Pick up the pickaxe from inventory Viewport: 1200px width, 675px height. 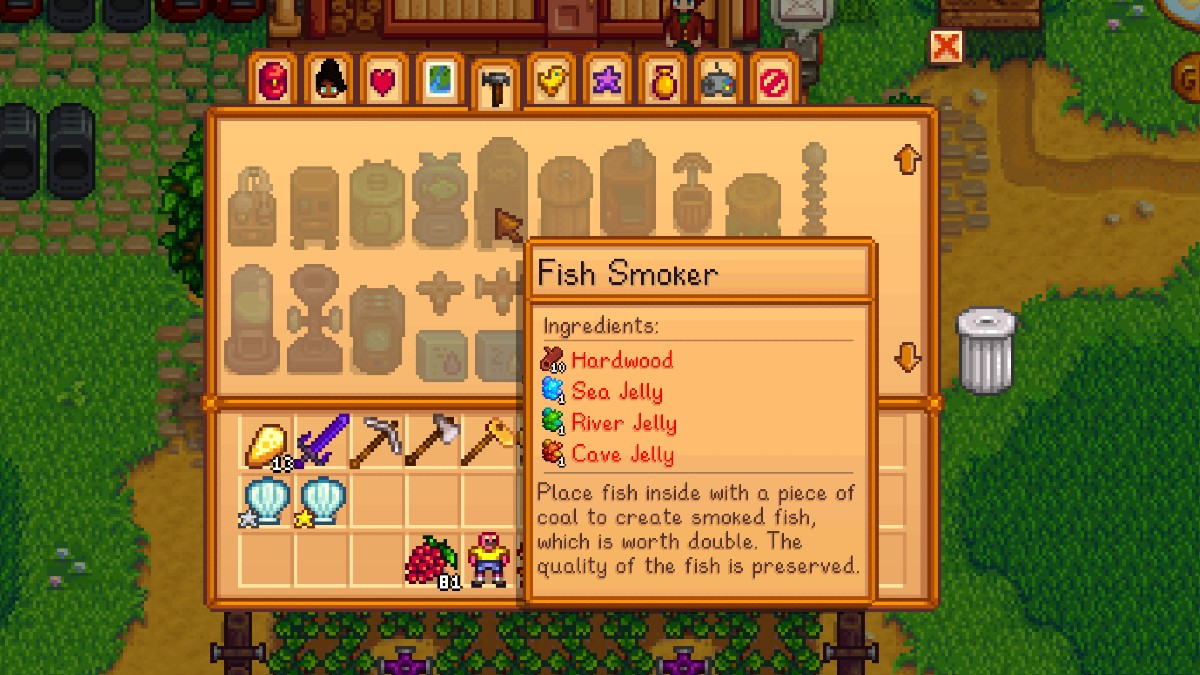378,441
